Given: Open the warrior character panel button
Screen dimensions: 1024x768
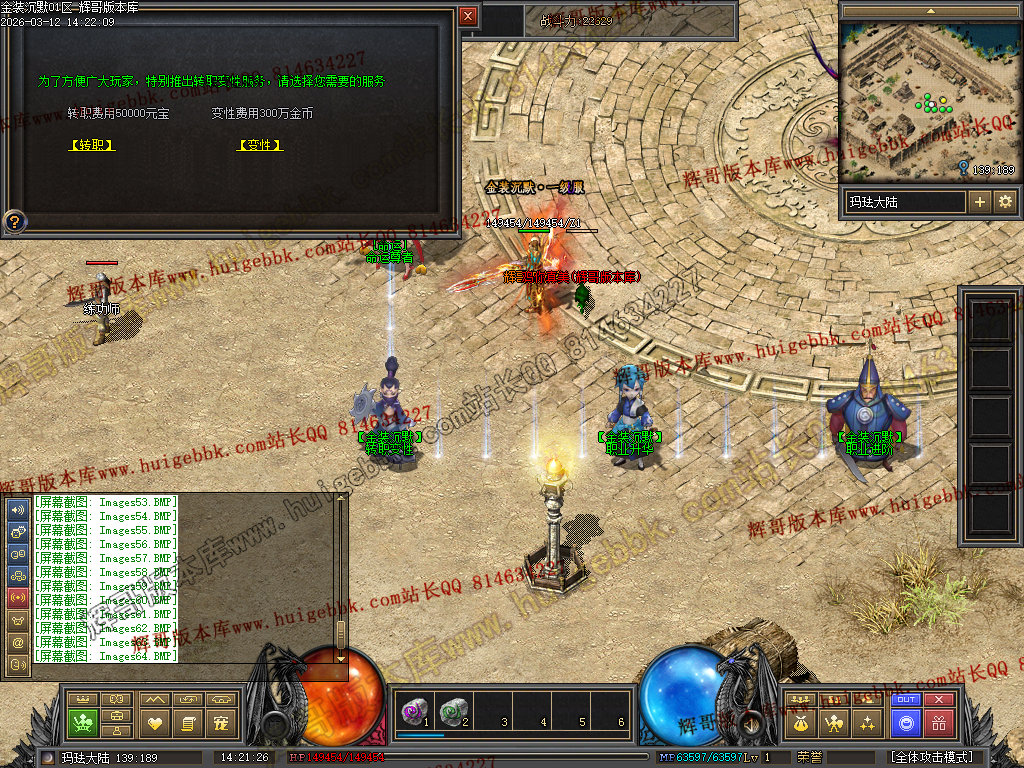Looking at the screenshot, I should tap(834, 722).
